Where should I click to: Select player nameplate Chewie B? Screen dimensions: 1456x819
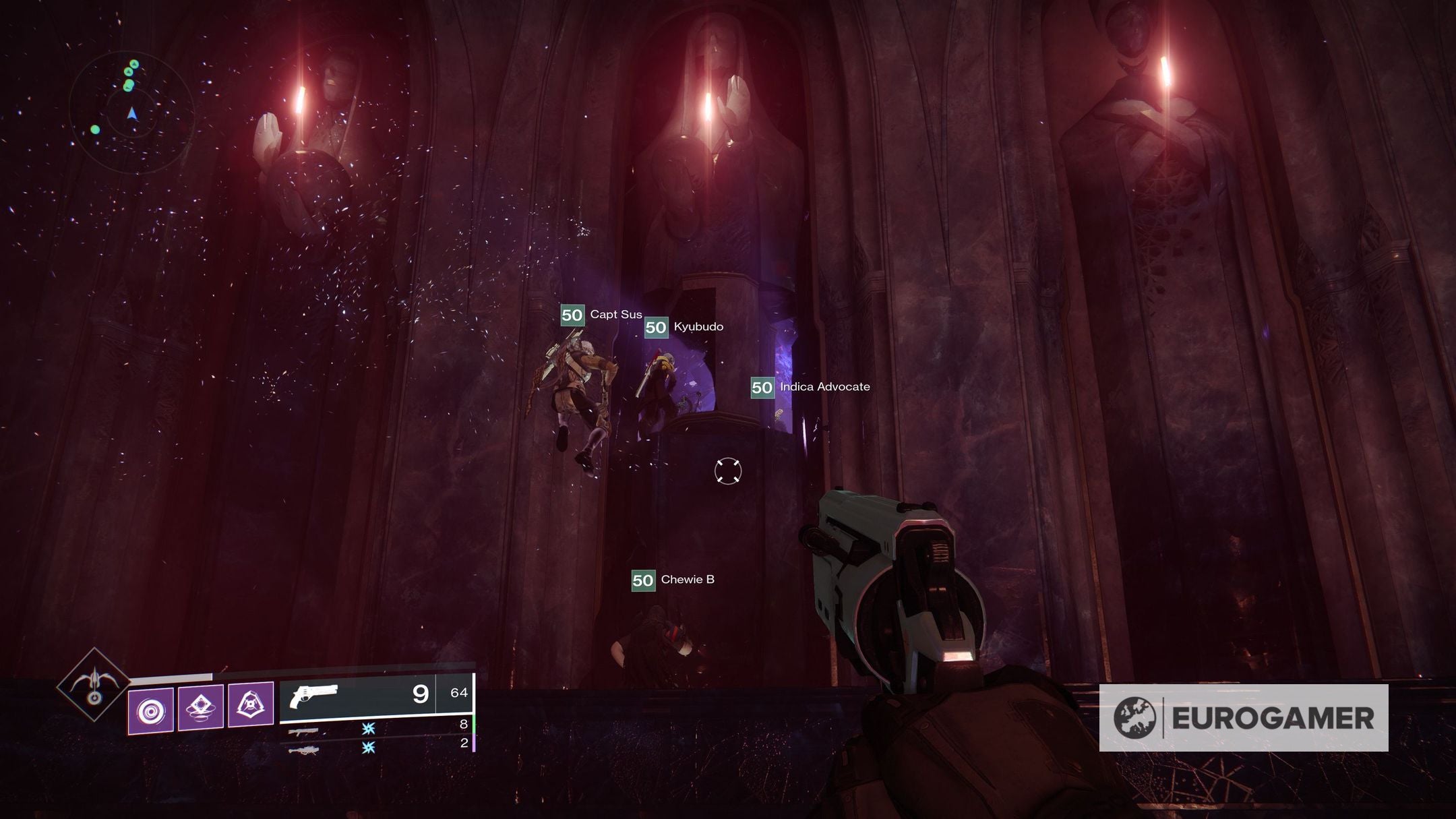pyautogui.click(x=673, y=580)
